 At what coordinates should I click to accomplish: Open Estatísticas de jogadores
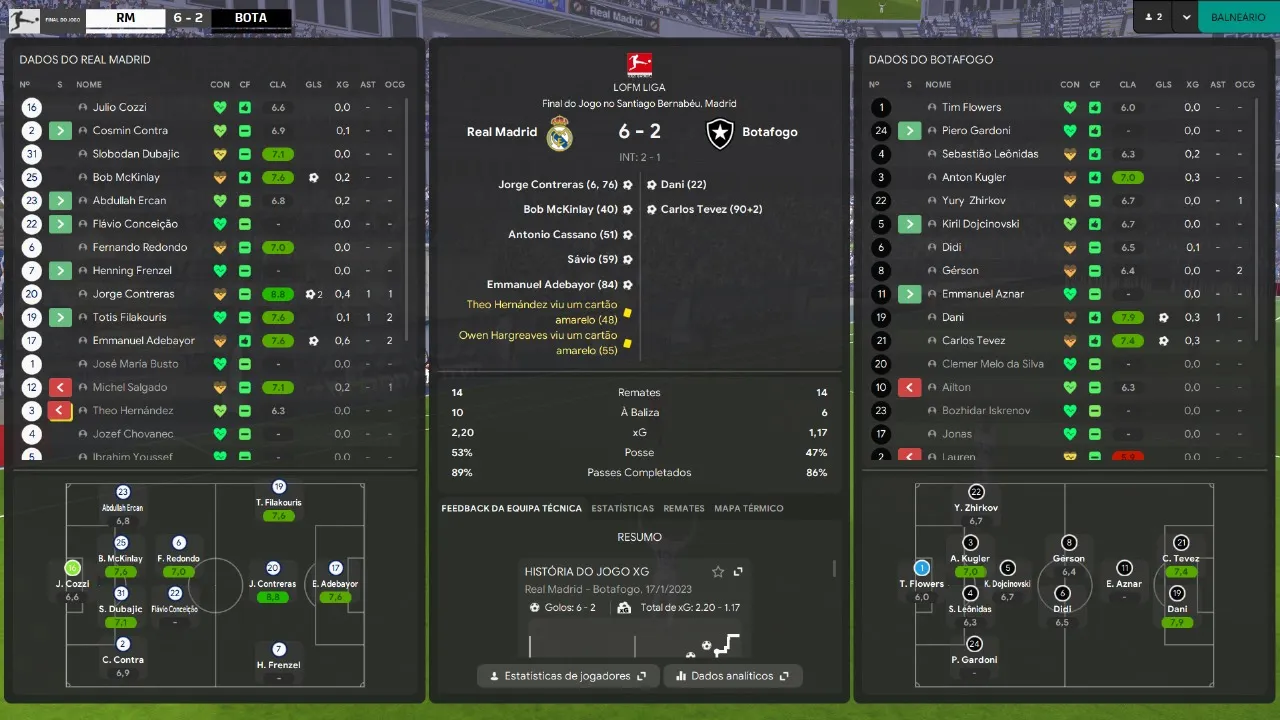pos(568,676)
